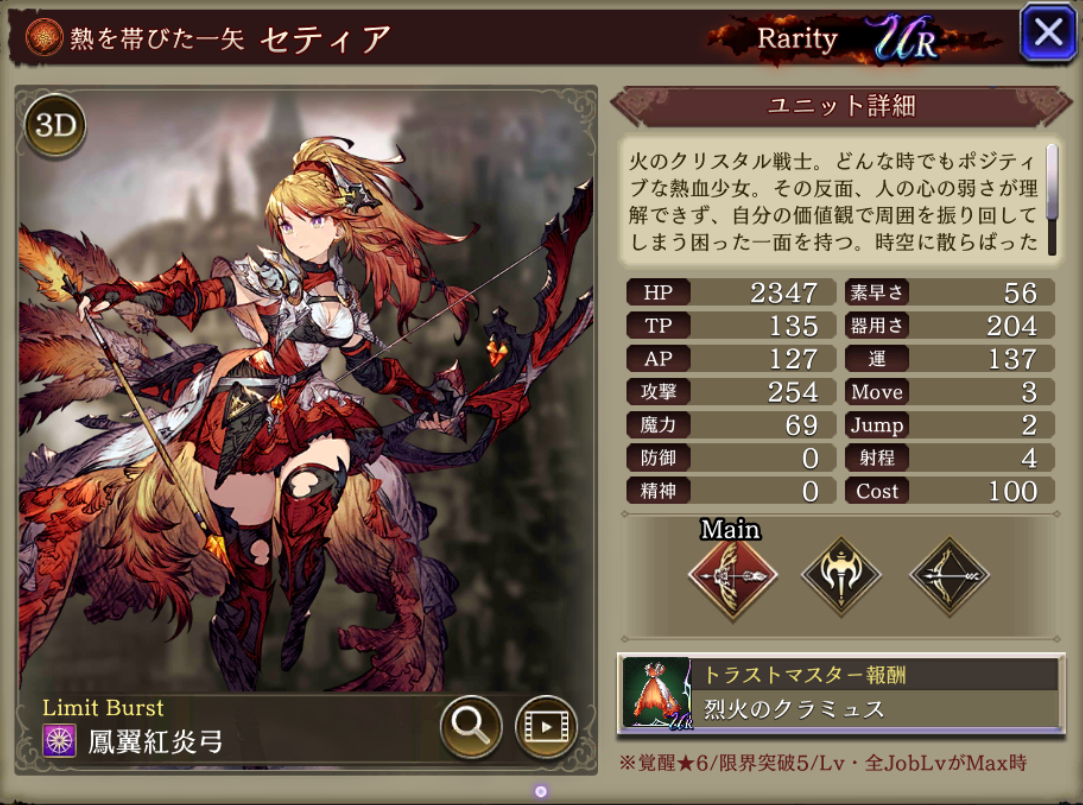This screenshot has height=805, width=1083.
Task: Select the Main job bow icon
Action: coord(733,577)
